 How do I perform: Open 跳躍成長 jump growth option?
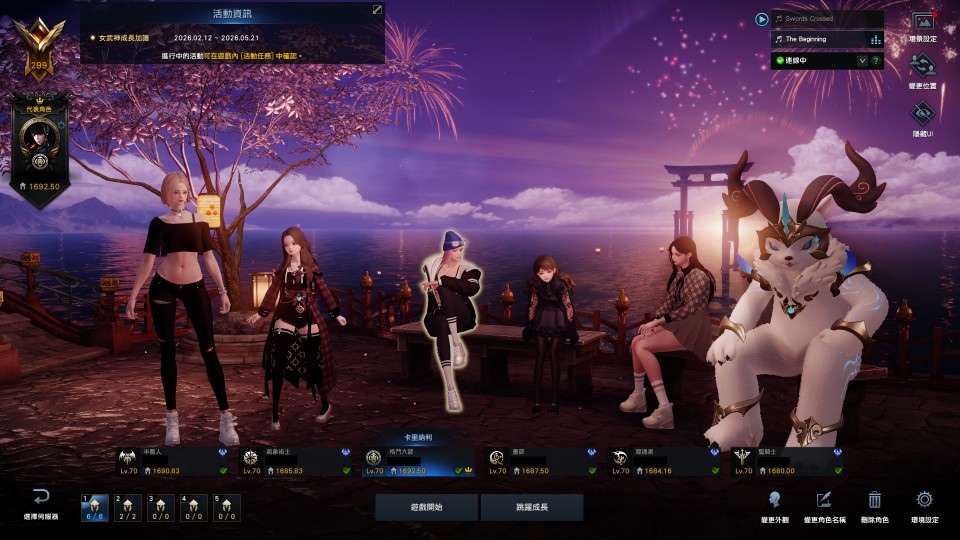coord(531,507)
